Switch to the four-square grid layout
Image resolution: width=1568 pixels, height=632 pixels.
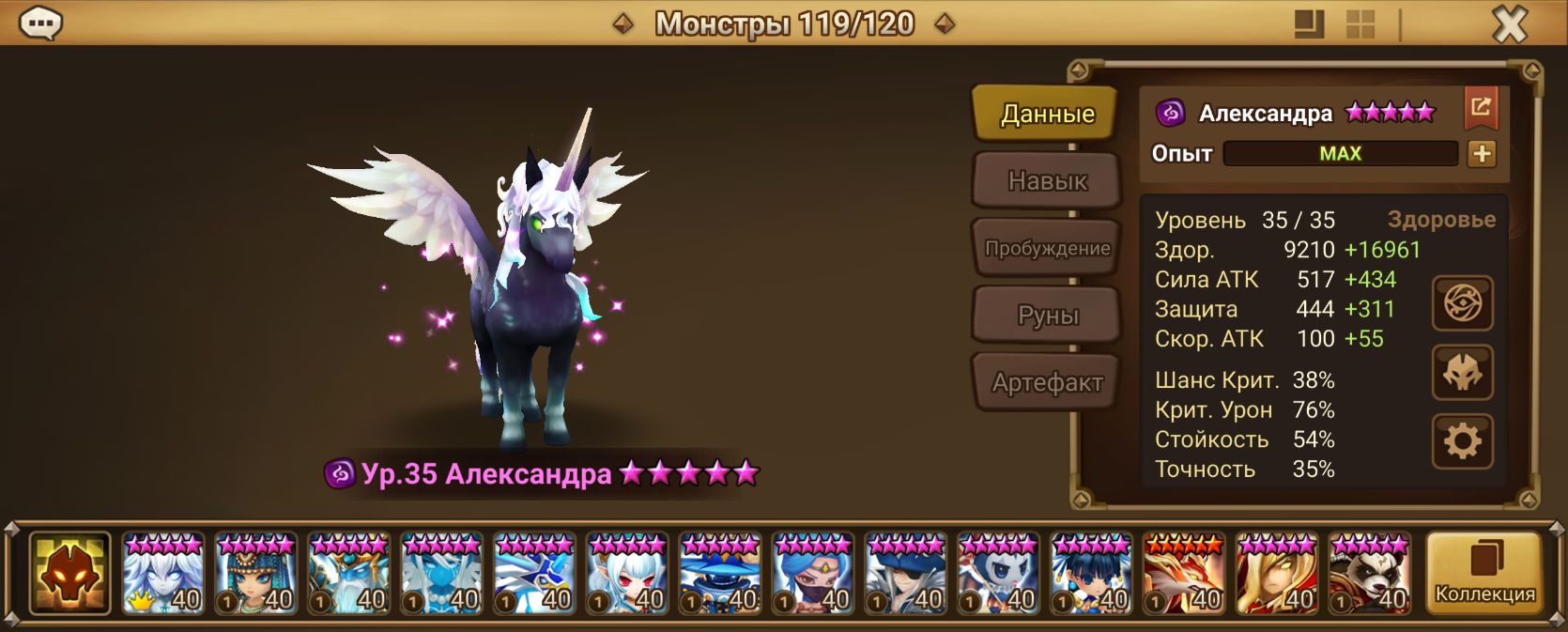pos(1360,24)
